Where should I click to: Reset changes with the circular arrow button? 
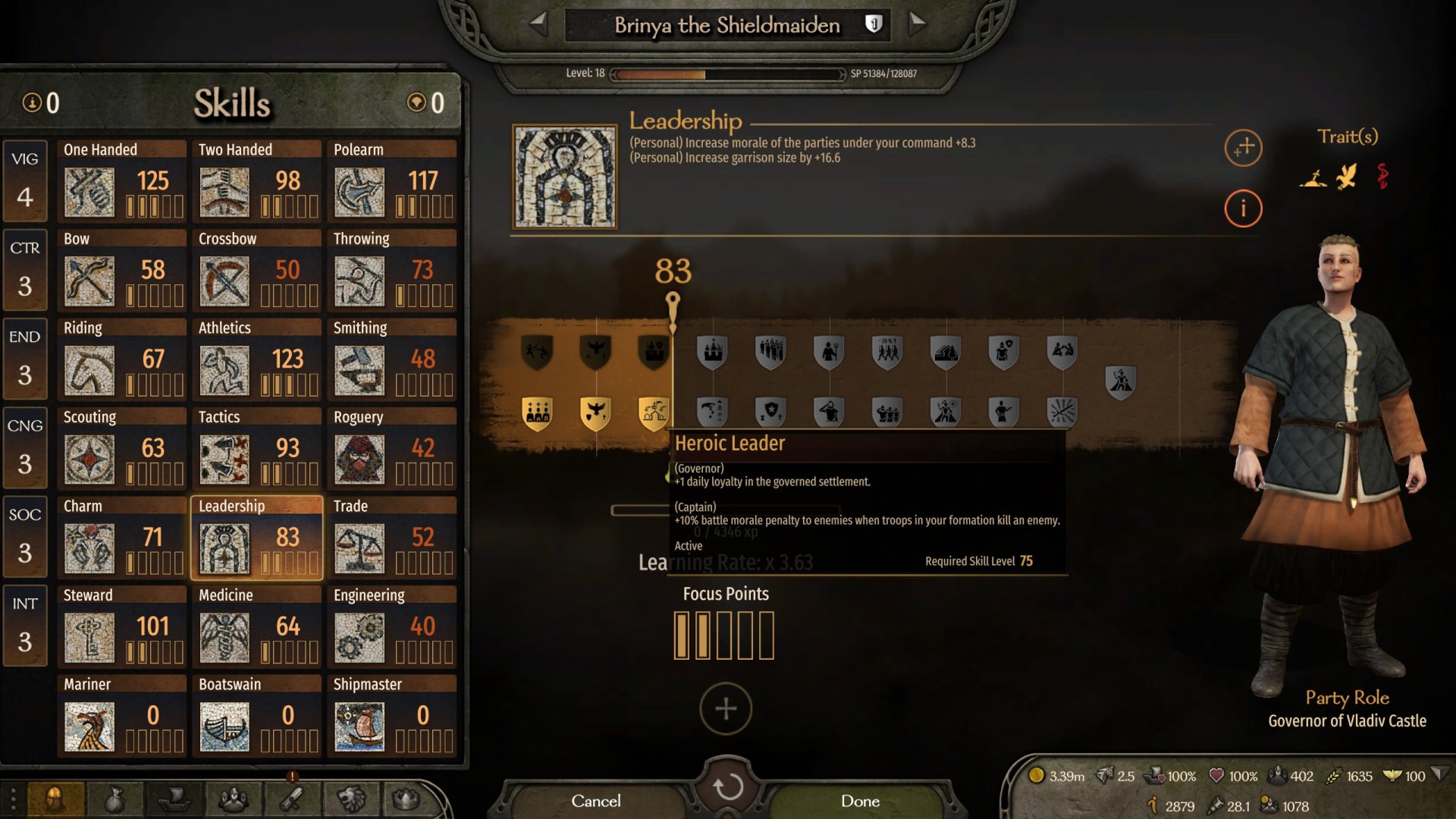[x=727, y=787]
